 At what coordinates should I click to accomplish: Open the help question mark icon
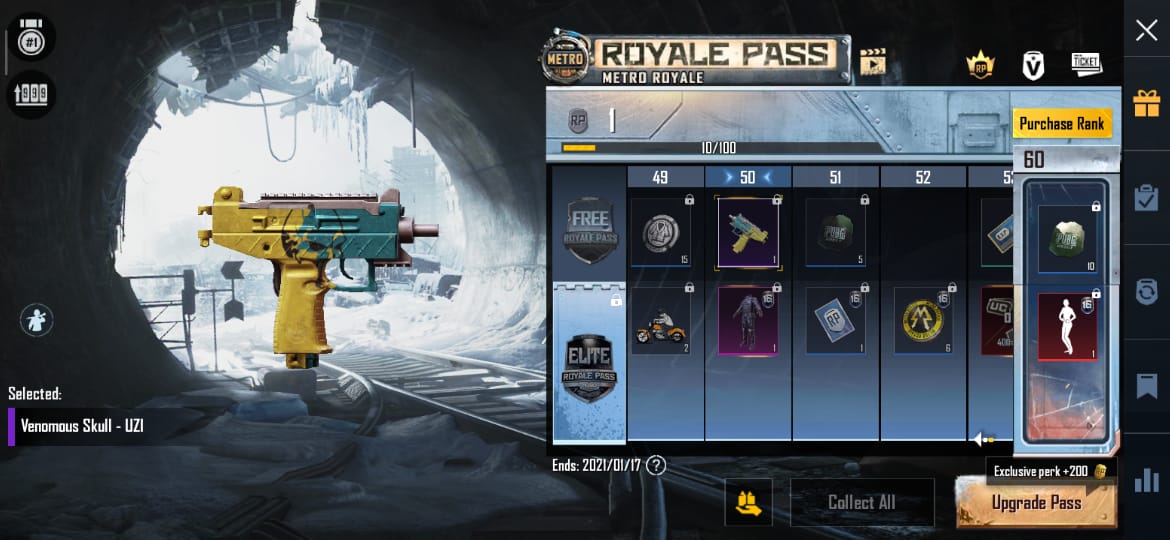point(656,465)
